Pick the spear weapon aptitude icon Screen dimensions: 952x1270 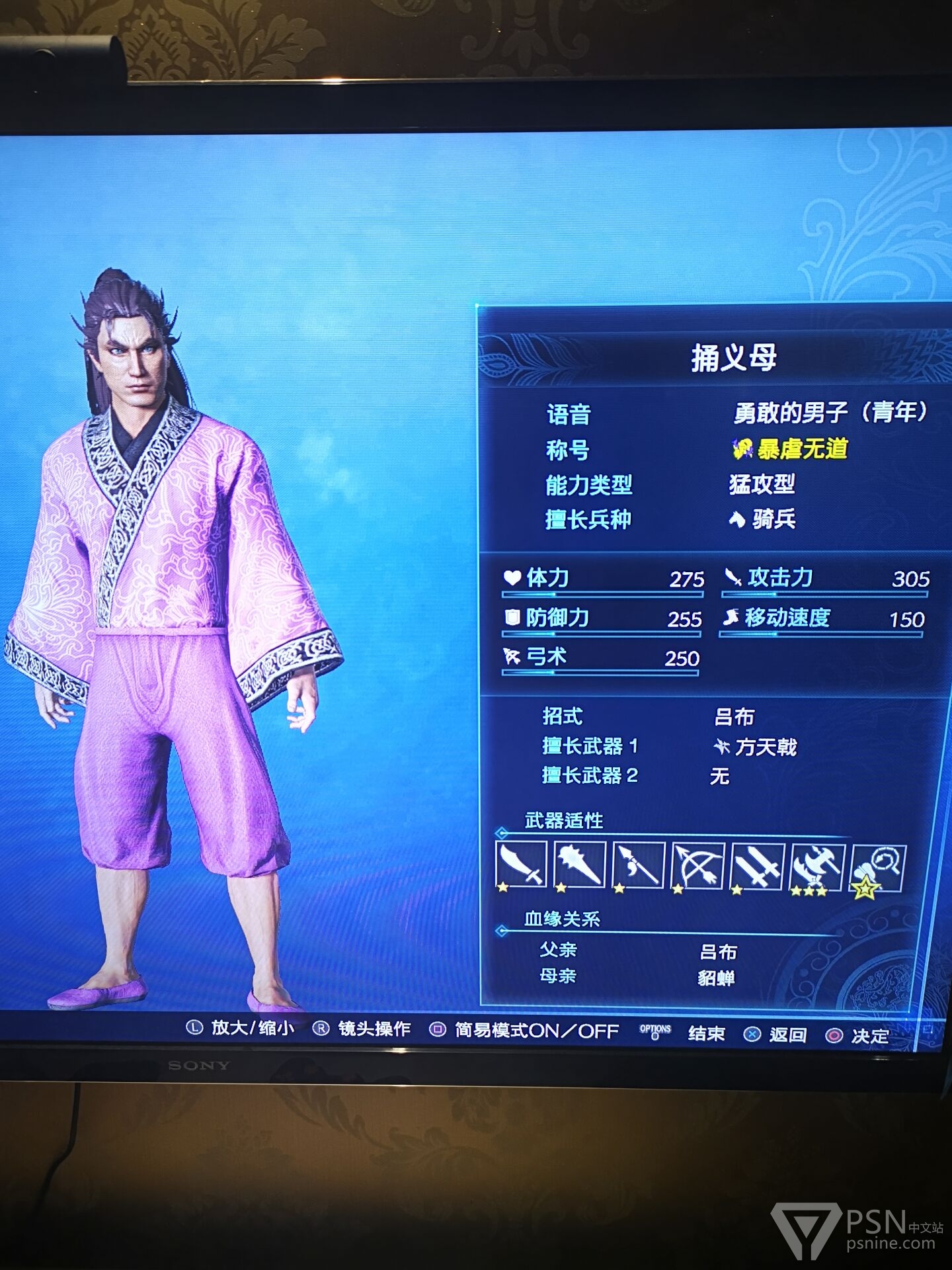click(639, 865)
